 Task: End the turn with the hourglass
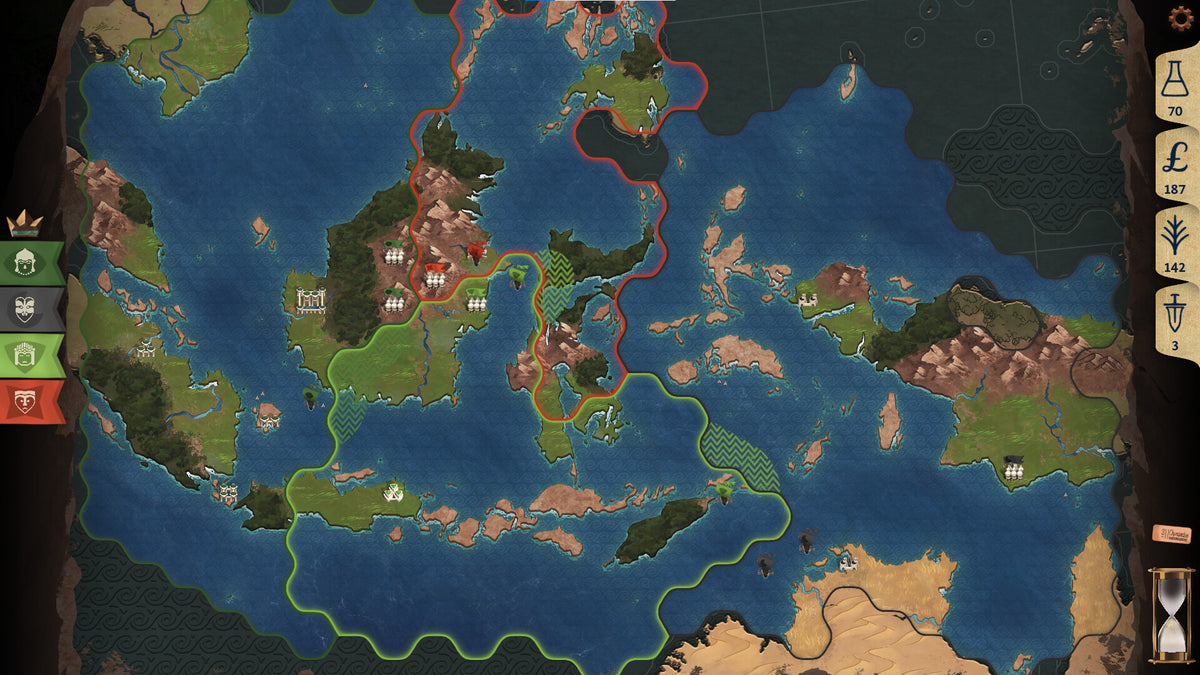pyautogui.click(x=1170, y=615)
